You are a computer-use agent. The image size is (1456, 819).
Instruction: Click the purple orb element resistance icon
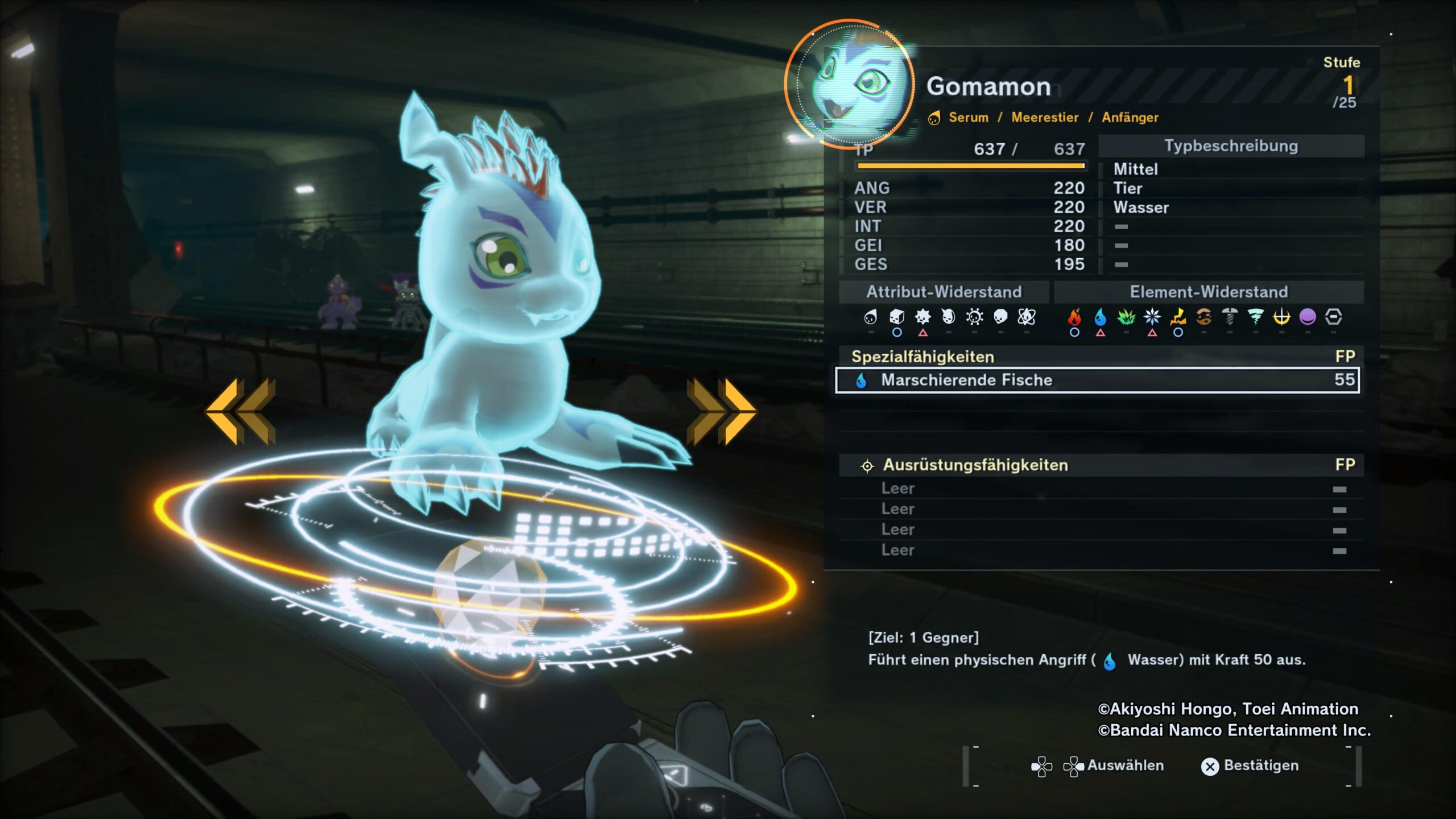1308,317
